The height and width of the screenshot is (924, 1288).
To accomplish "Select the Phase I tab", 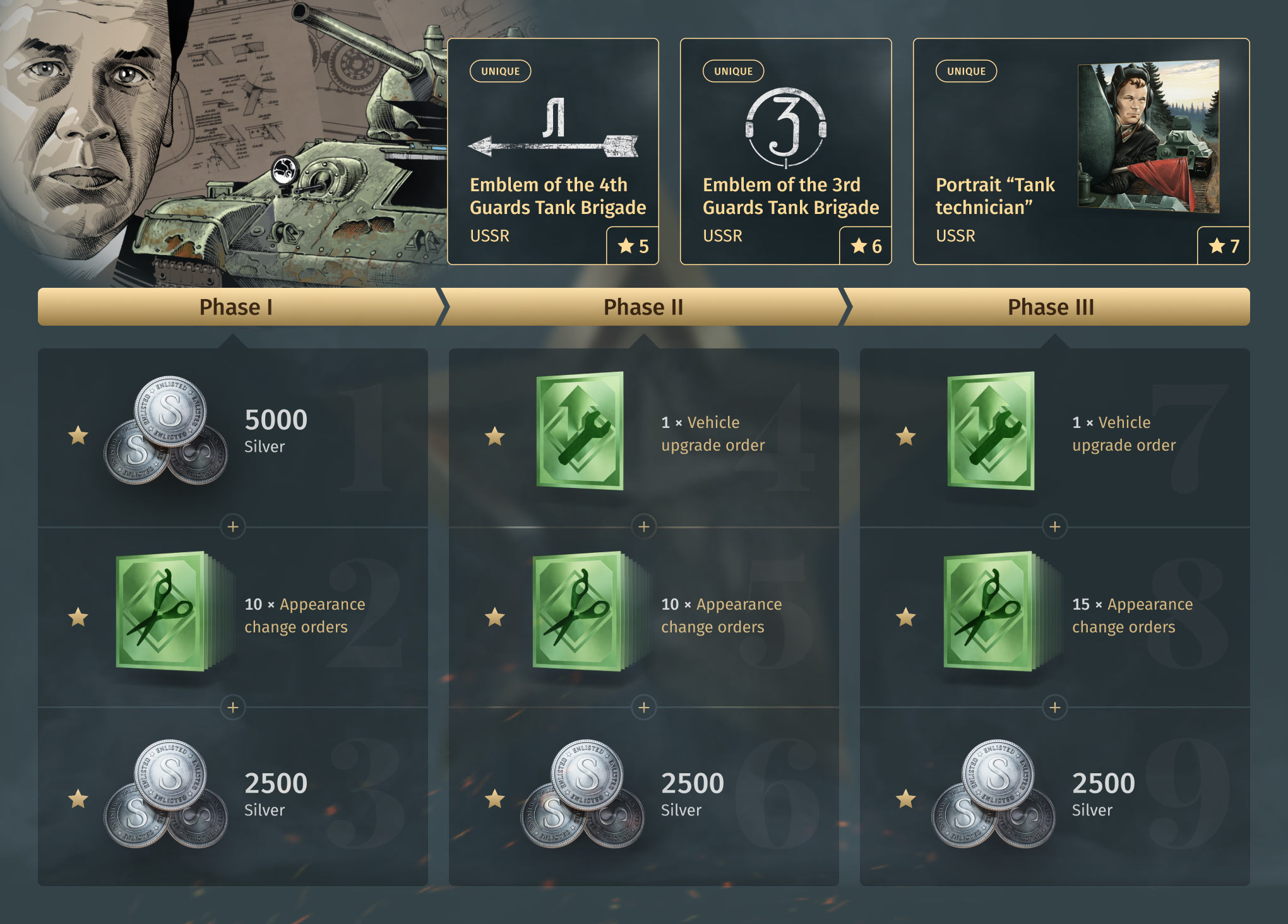I will 236,307.
